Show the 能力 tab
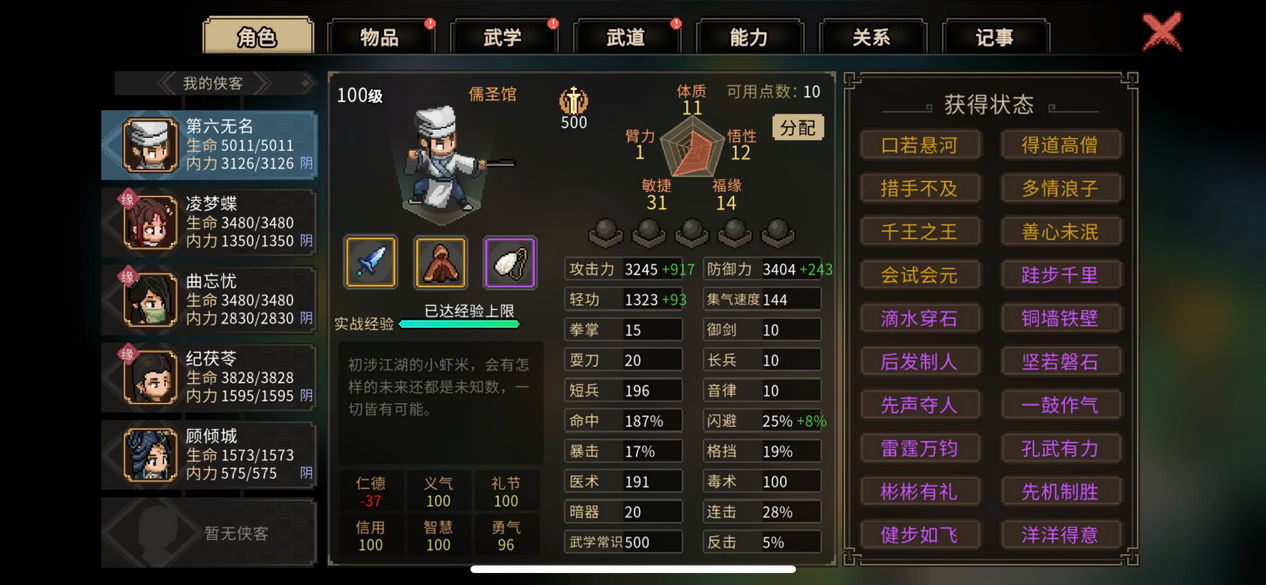 pos(749,38)
